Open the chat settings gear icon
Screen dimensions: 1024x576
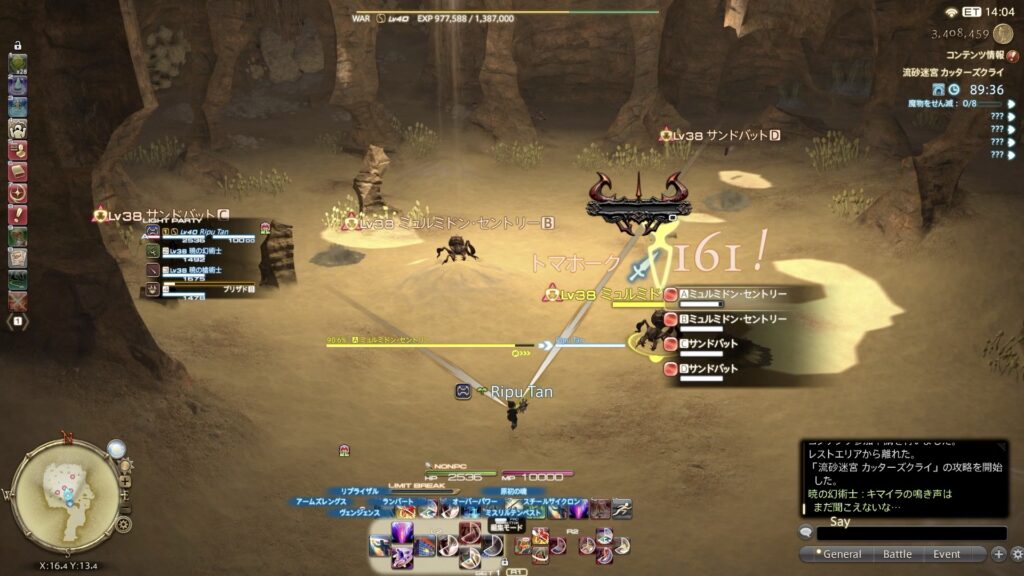(x=1016, y=554)
